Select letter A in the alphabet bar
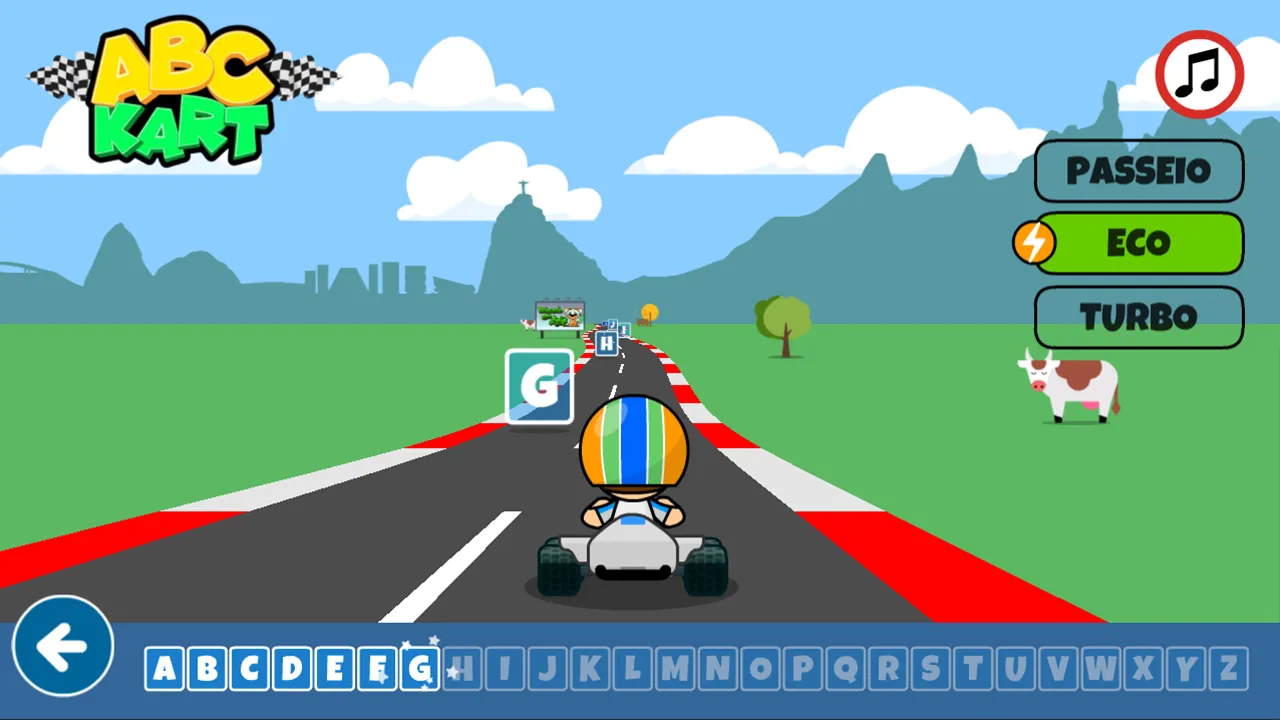Screen dimensions: 1280x720 click(165, 668)
